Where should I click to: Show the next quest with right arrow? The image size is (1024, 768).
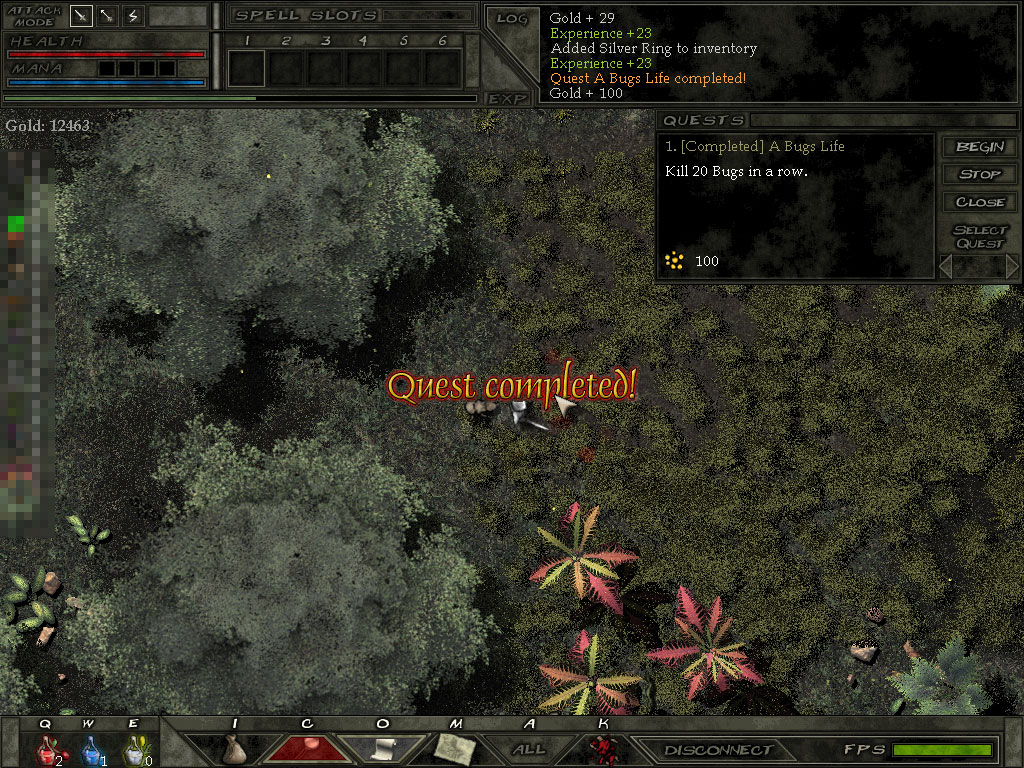1011,266
